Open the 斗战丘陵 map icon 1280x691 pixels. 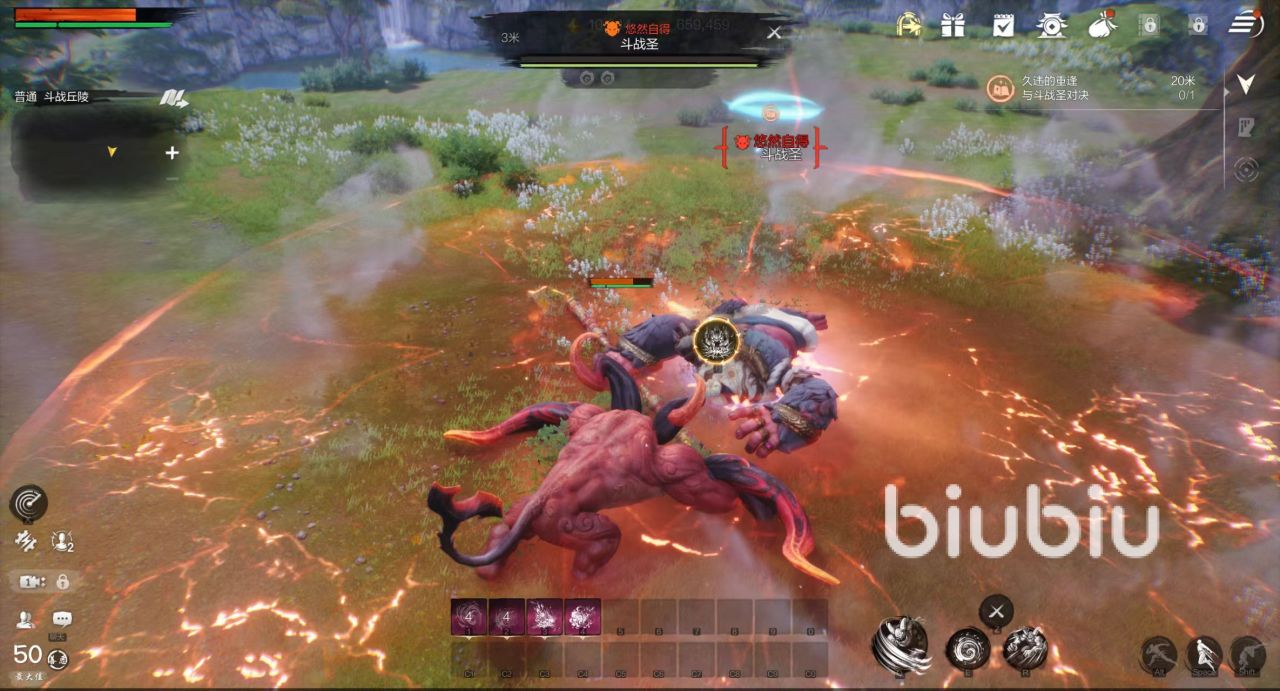172,98
